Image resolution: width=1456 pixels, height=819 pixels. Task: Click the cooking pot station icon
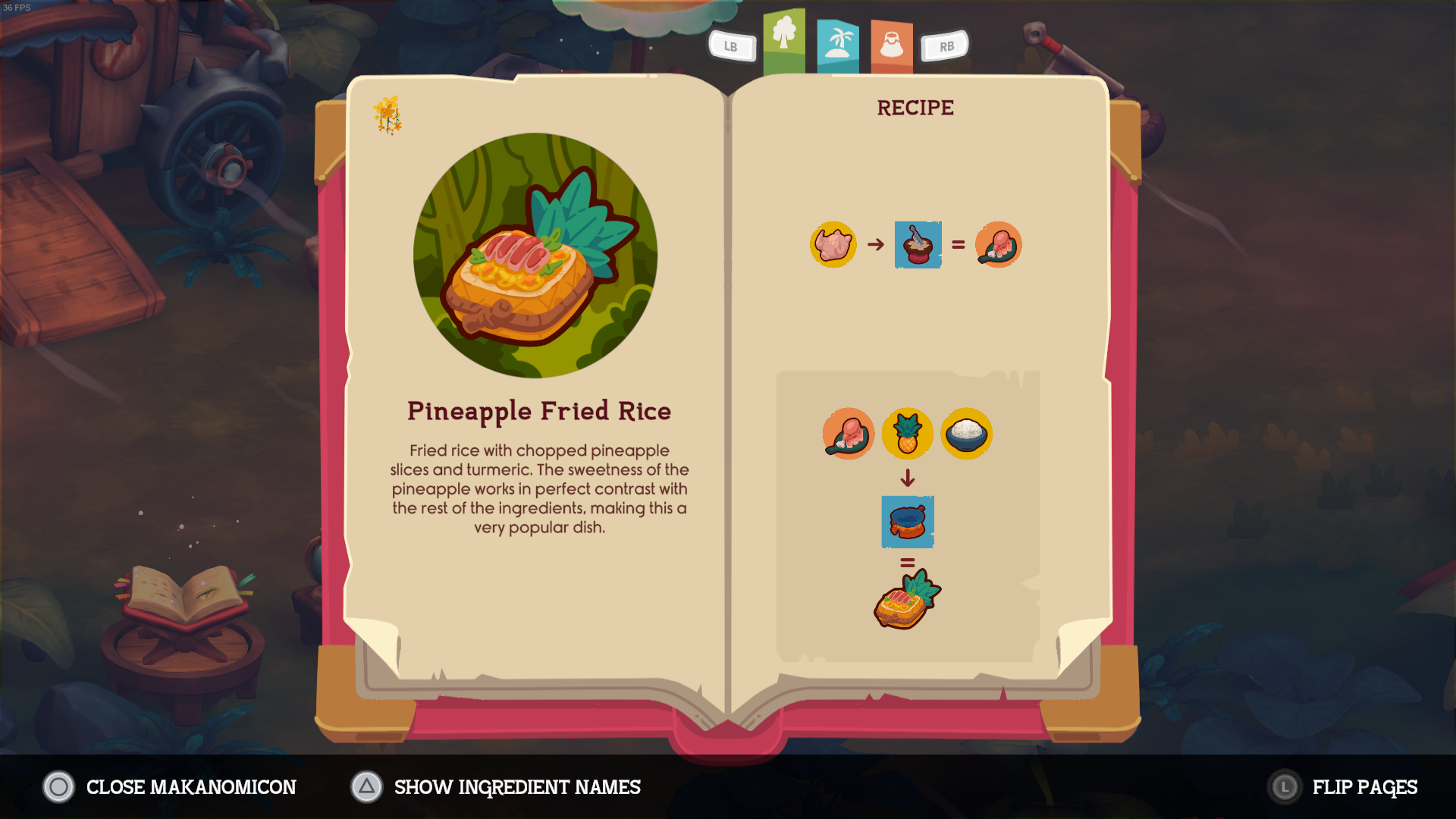coord(908,521)
